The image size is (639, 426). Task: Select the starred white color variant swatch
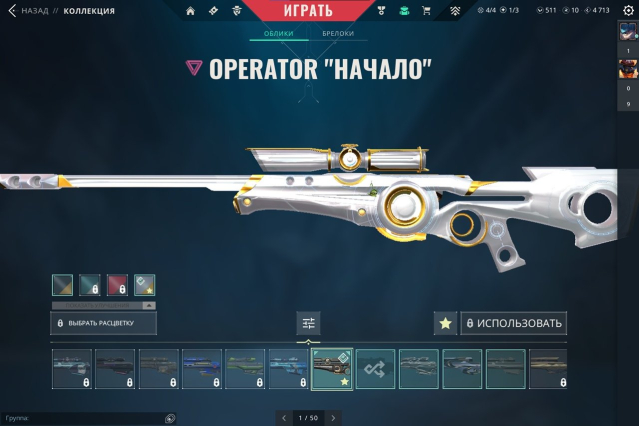click(145, 285)
